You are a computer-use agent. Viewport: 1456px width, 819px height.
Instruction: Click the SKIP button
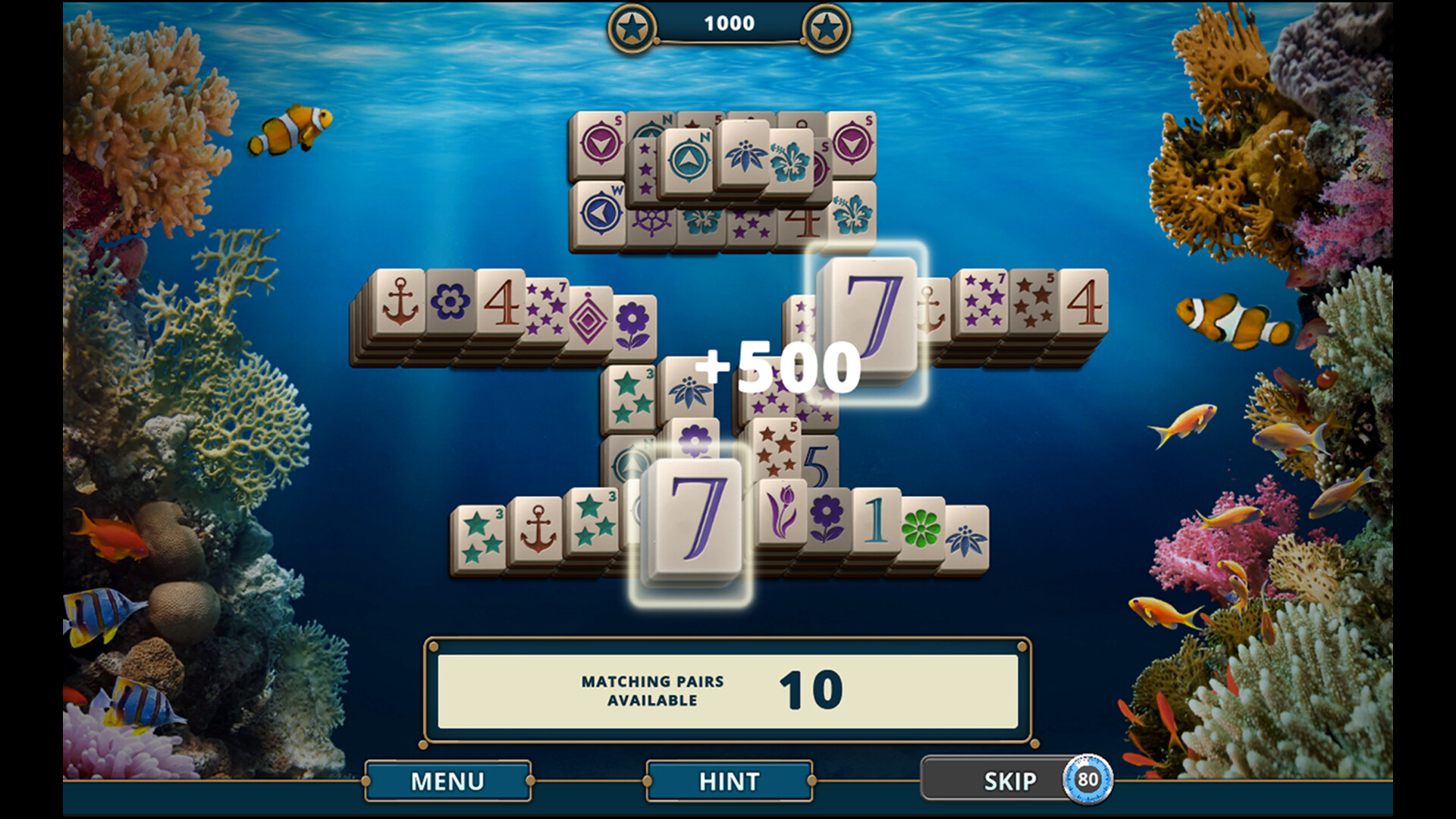pyautogui.click(x=1009, y=781)
